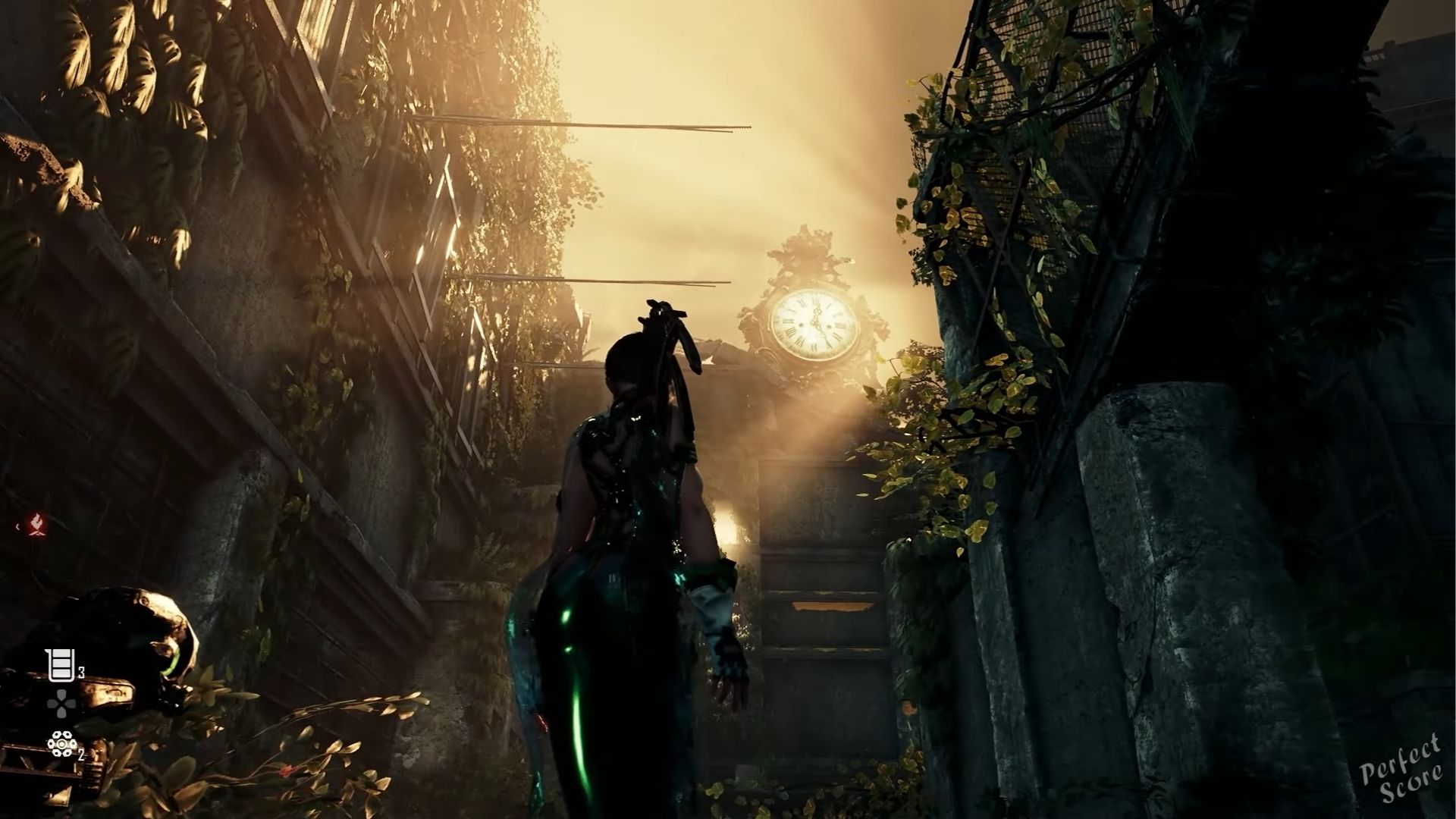Screen dimensions: 1456x819
Task: Select the healing potion item icon
Action: (60, 667)
